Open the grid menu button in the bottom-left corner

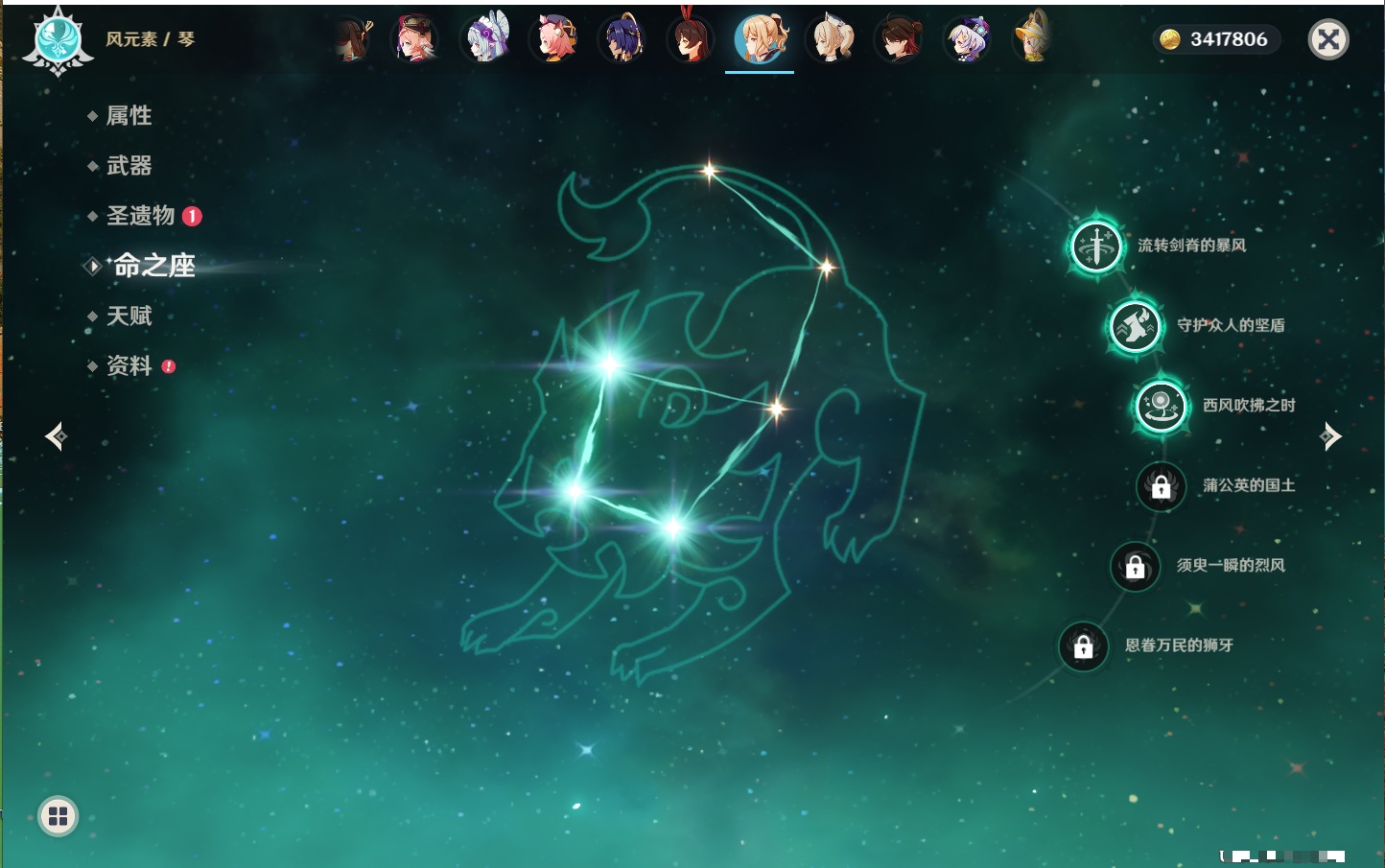click(x=58, y=816)
